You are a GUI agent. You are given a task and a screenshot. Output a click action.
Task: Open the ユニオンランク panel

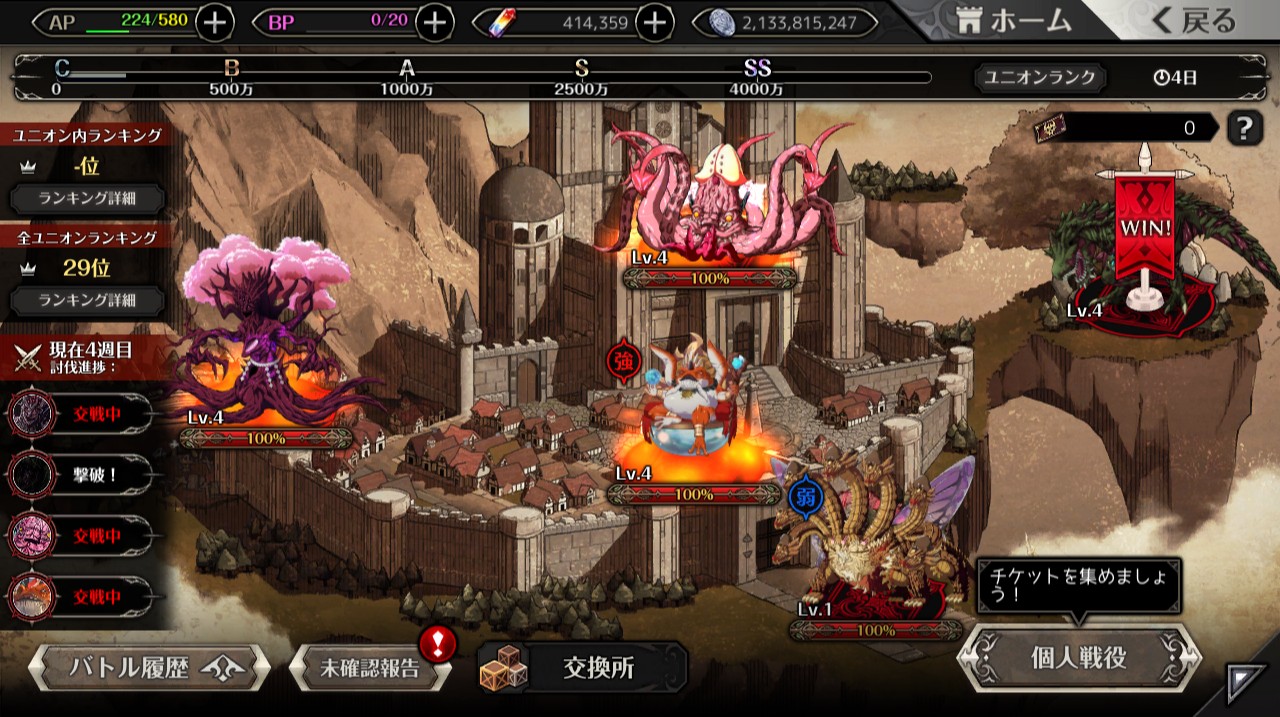[x=1041, y=77]
